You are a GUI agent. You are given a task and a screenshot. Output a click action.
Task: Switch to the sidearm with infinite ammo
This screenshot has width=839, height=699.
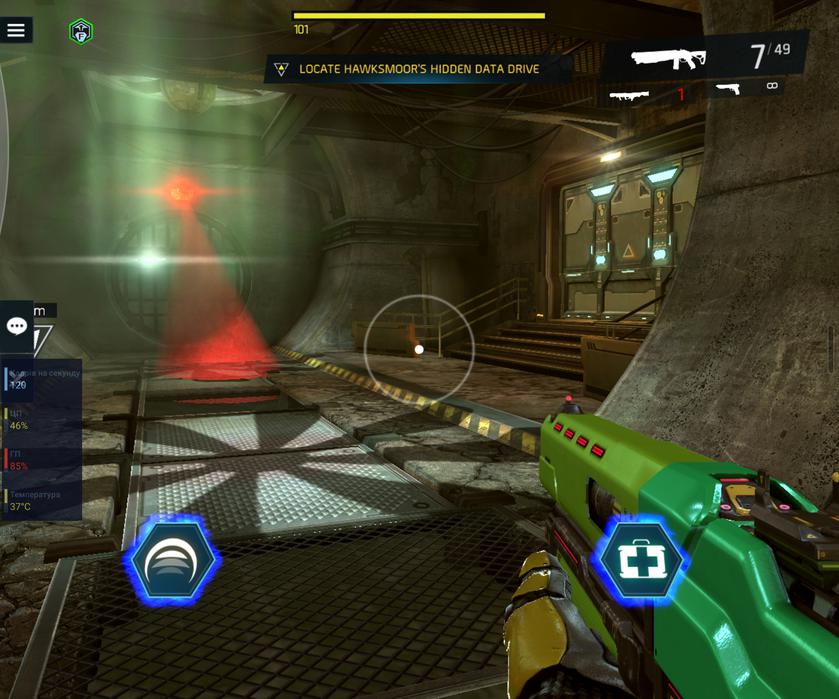pyautogui.click(x=746, y=89)
